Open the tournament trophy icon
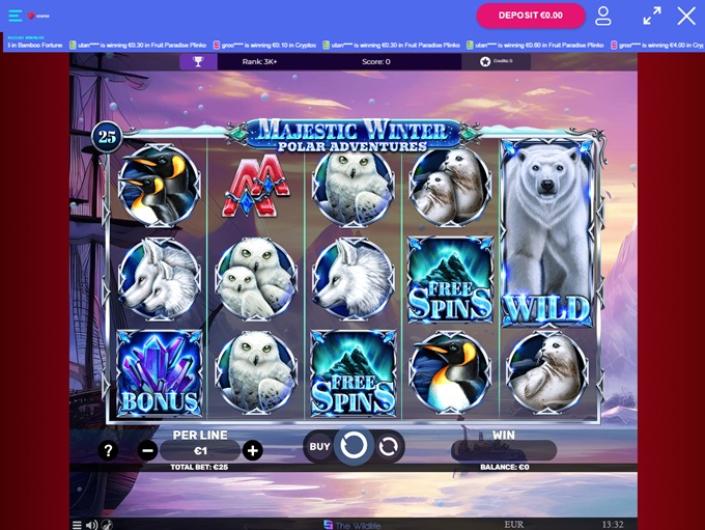Image resolution: width=705 pixels, height=530 pixels. click(198, 62)
